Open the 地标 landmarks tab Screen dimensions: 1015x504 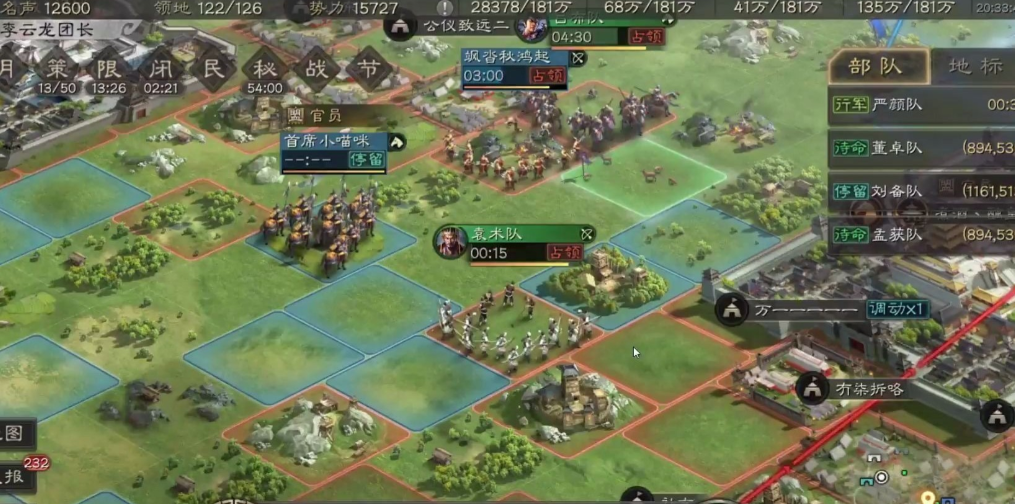pyautogui.click(x=972, y=67)
